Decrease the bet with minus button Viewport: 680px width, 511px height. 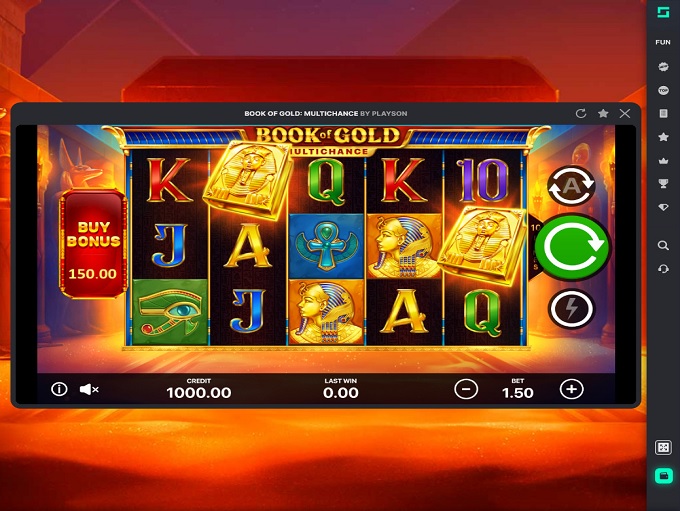[x=465, y=390]
